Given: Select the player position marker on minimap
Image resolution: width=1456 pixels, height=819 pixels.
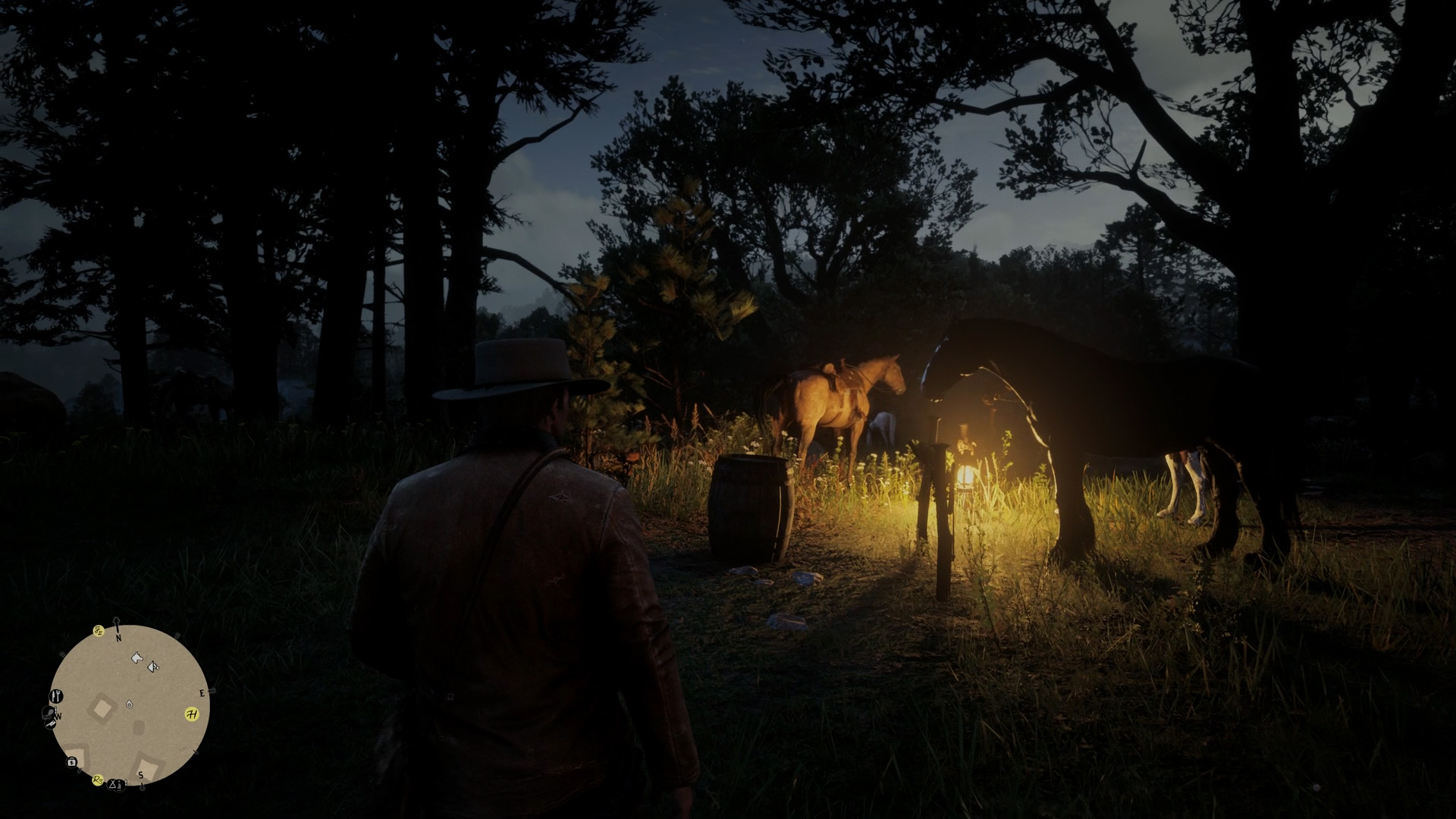Looking at the screenshot, I should pos(130,704).
